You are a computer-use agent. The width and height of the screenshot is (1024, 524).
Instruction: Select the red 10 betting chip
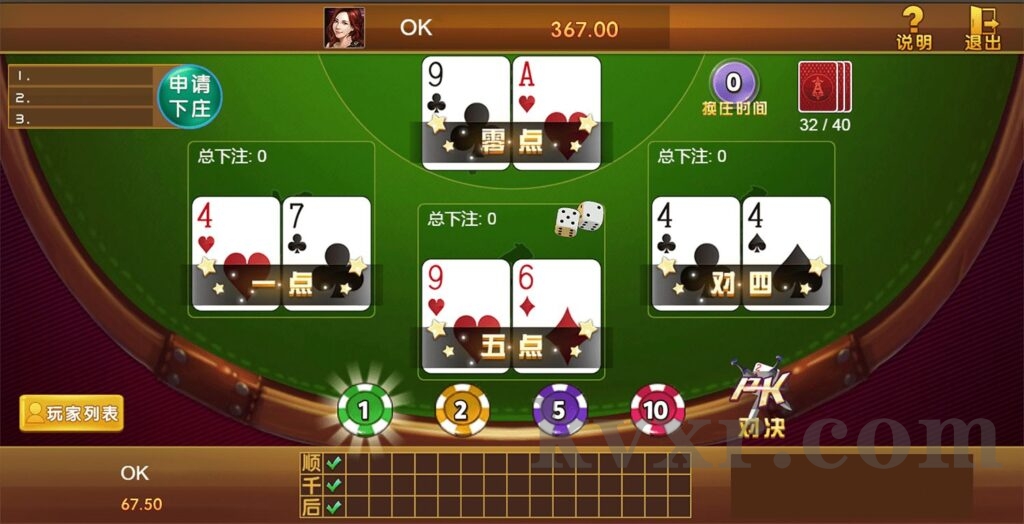pyautogui.click(x=657, y=410)
